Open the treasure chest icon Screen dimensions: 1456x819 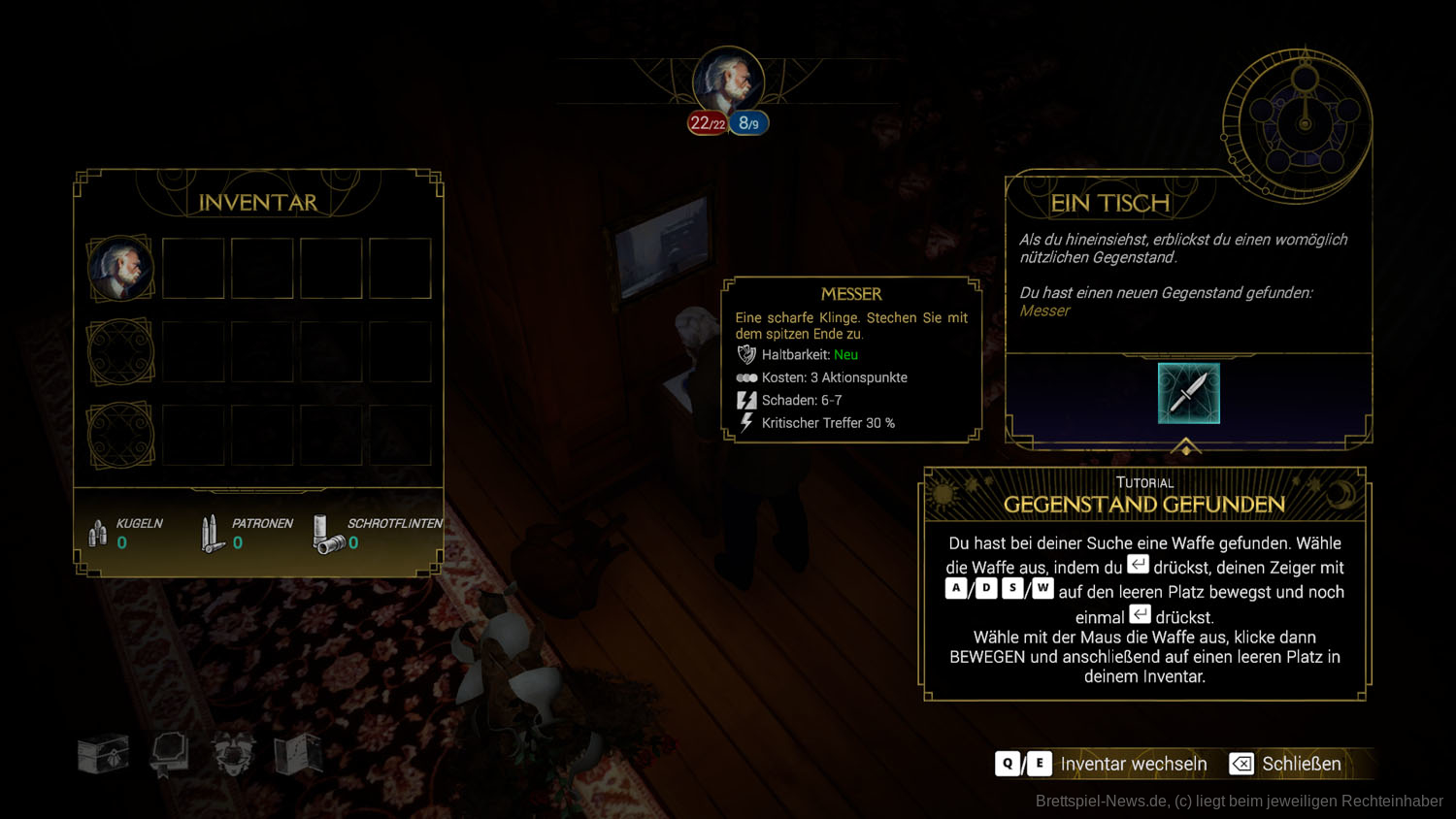click(x=103, y=754)
